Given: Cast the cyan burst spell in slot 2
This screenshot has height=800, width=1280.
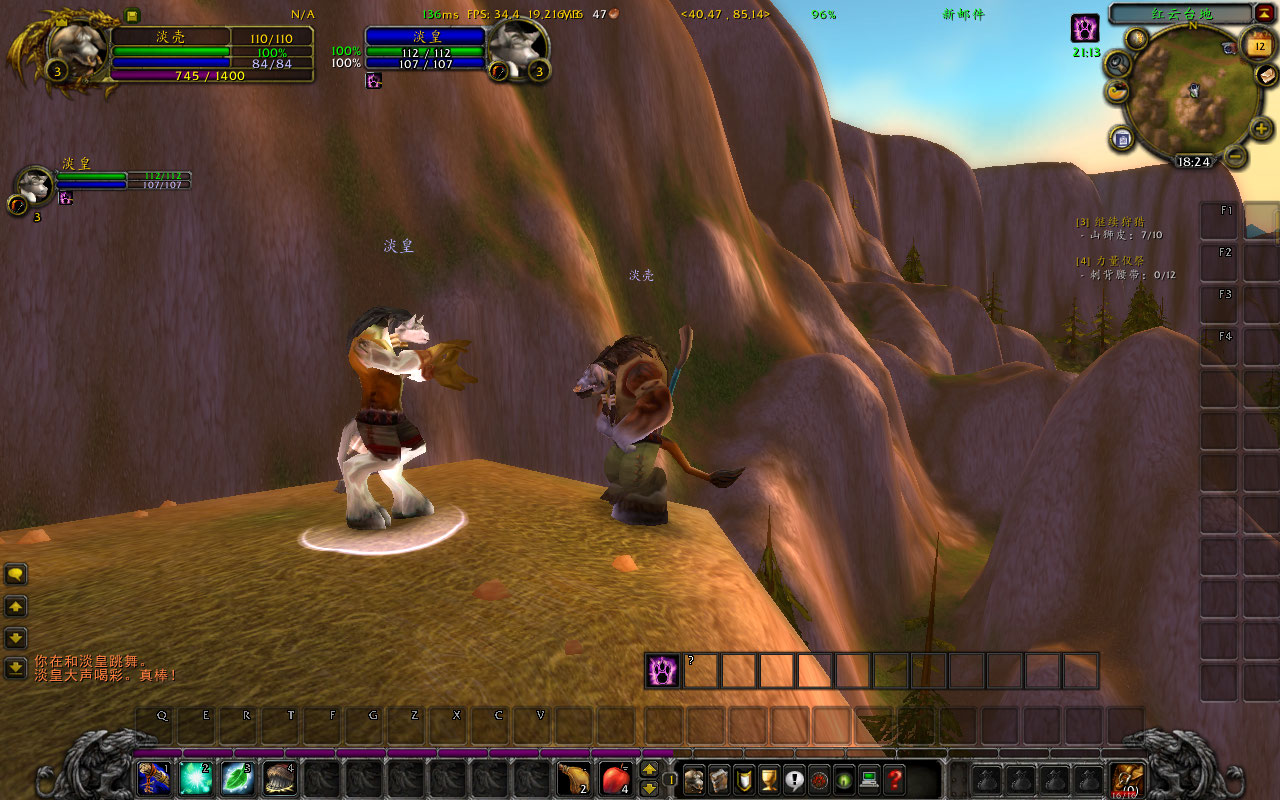Looking at the screenshot, I should pos(195,777).
